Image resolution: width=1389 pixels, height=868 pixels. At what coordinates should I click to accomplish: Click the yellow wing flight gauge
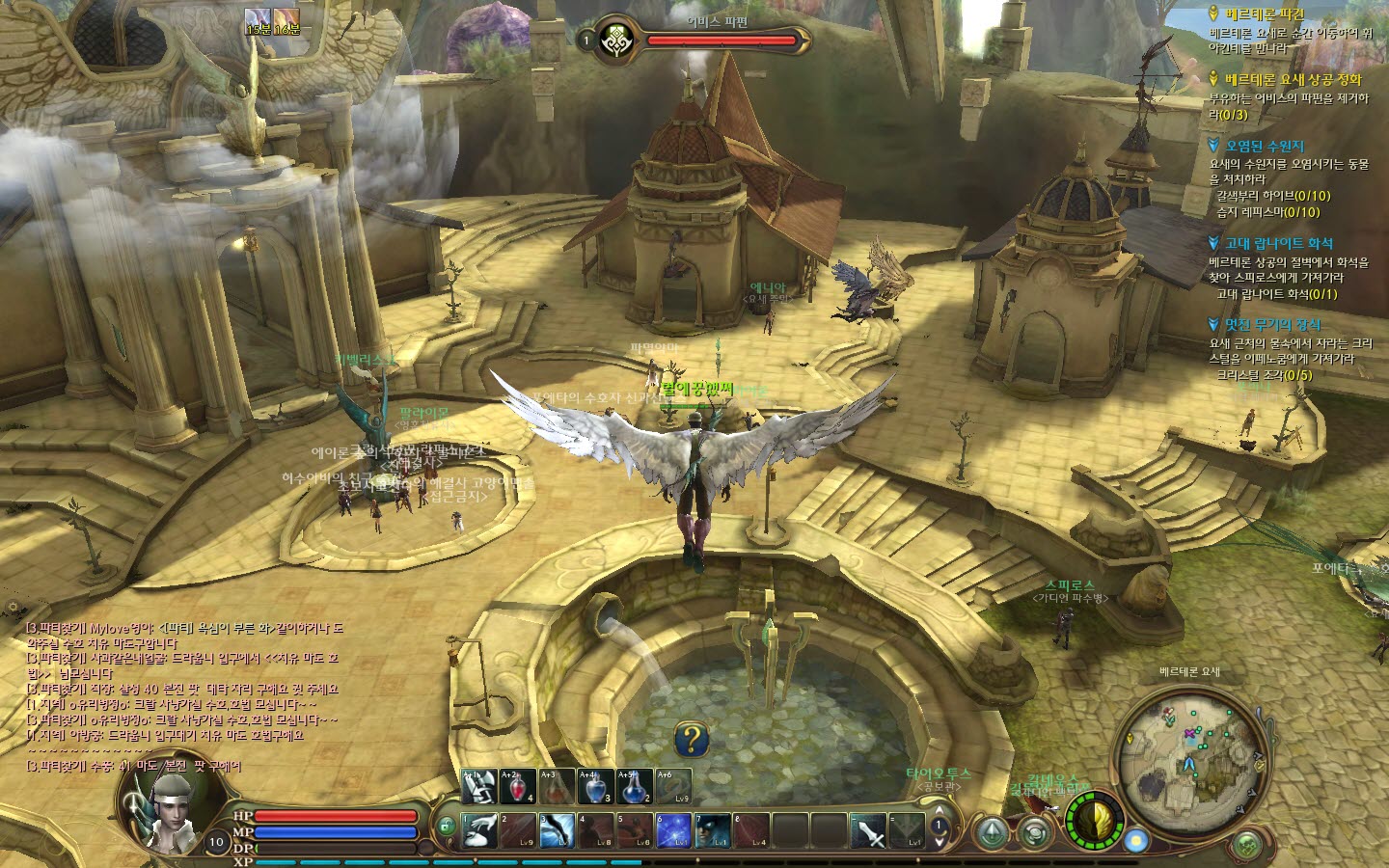pos(1094,823)
